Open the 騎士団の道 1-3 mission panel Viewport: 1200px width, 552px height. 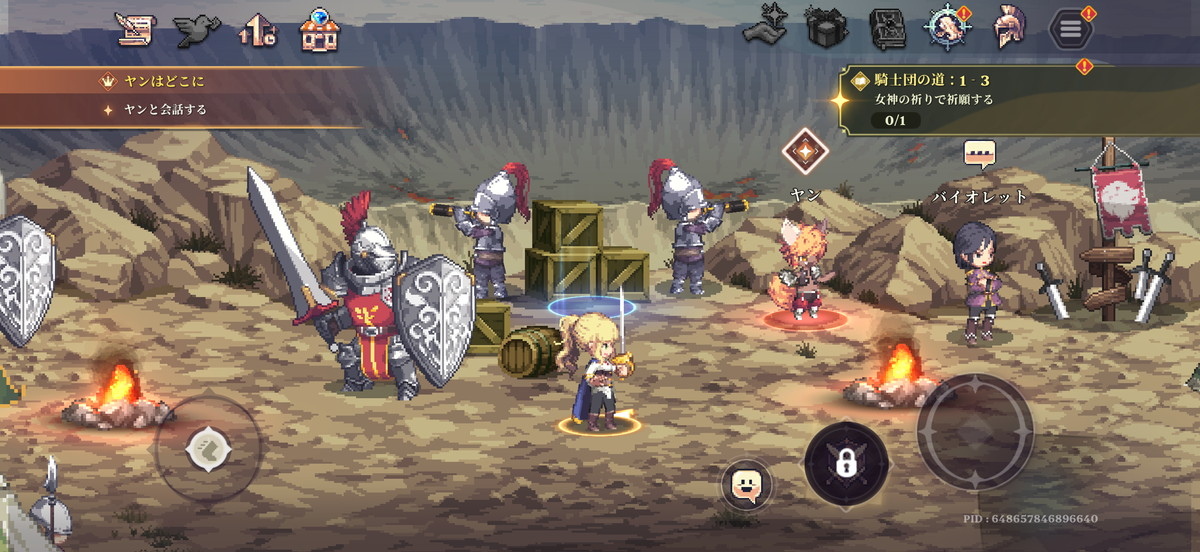[1010, 98]
